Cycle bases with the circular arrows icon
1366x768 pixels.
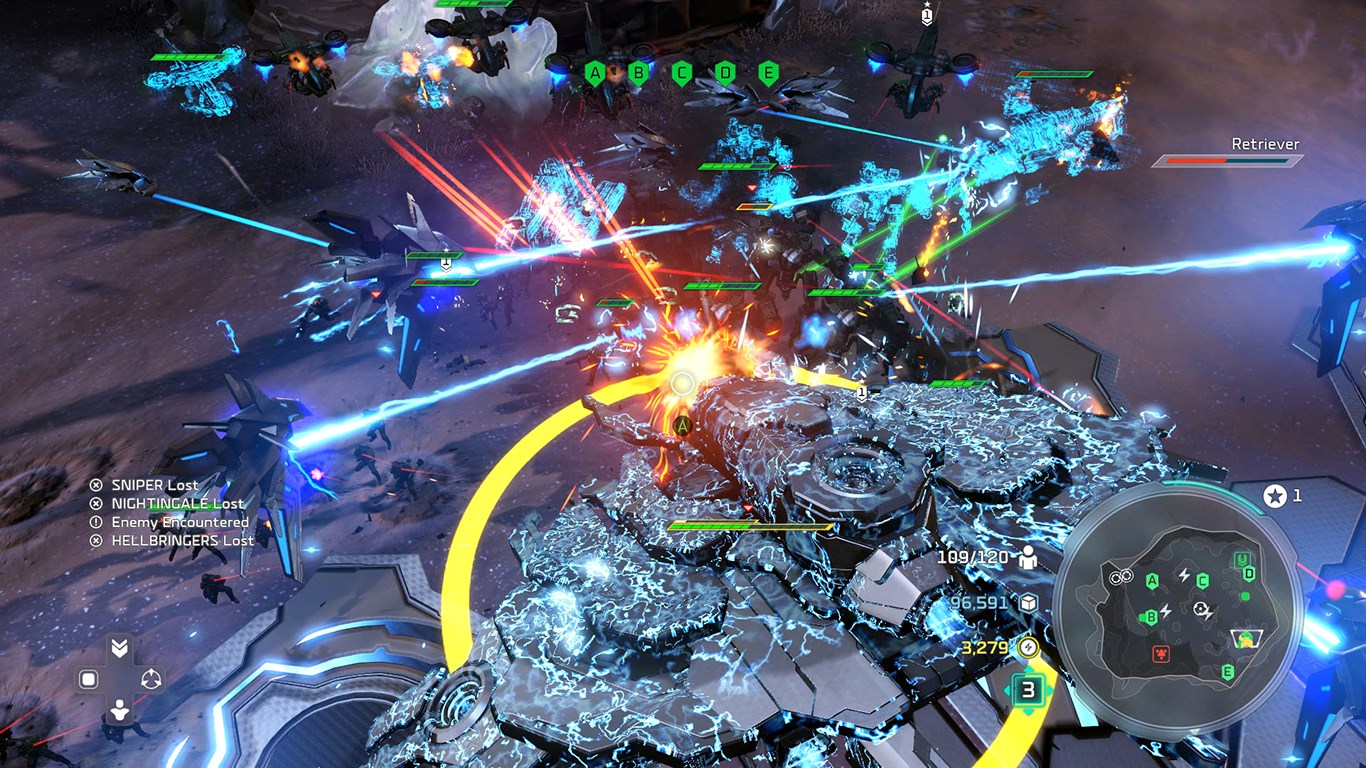click(x=151, y=680)
